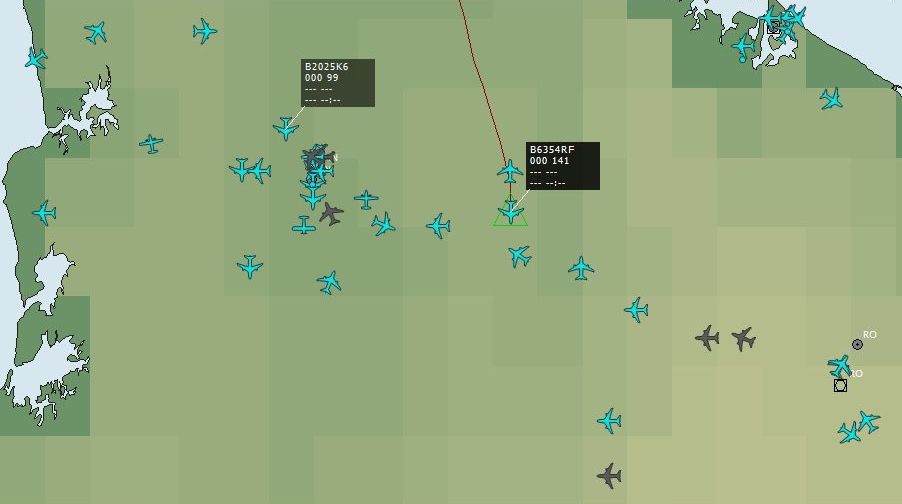Click the aircraft marked with green triangle
Screen dimensions: 902x504
(x=510, y=212)
